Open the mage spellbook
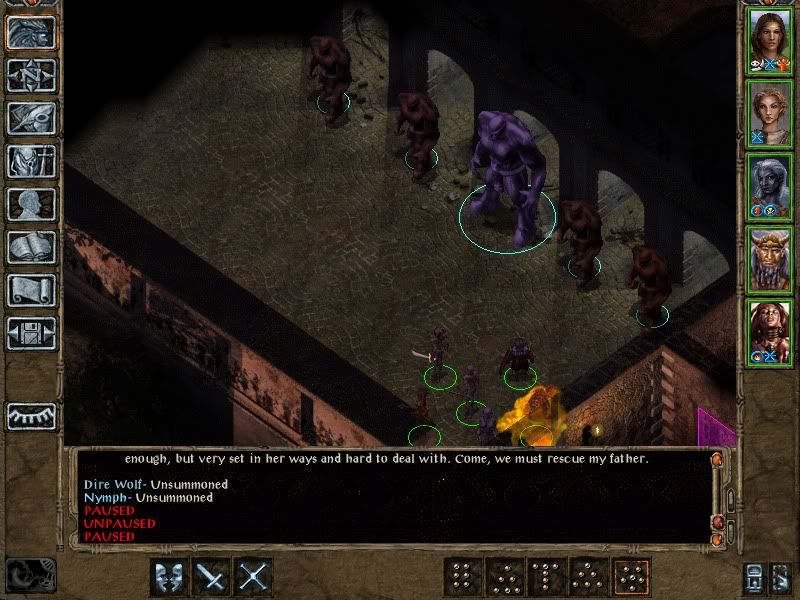 (x=31, y=247)
